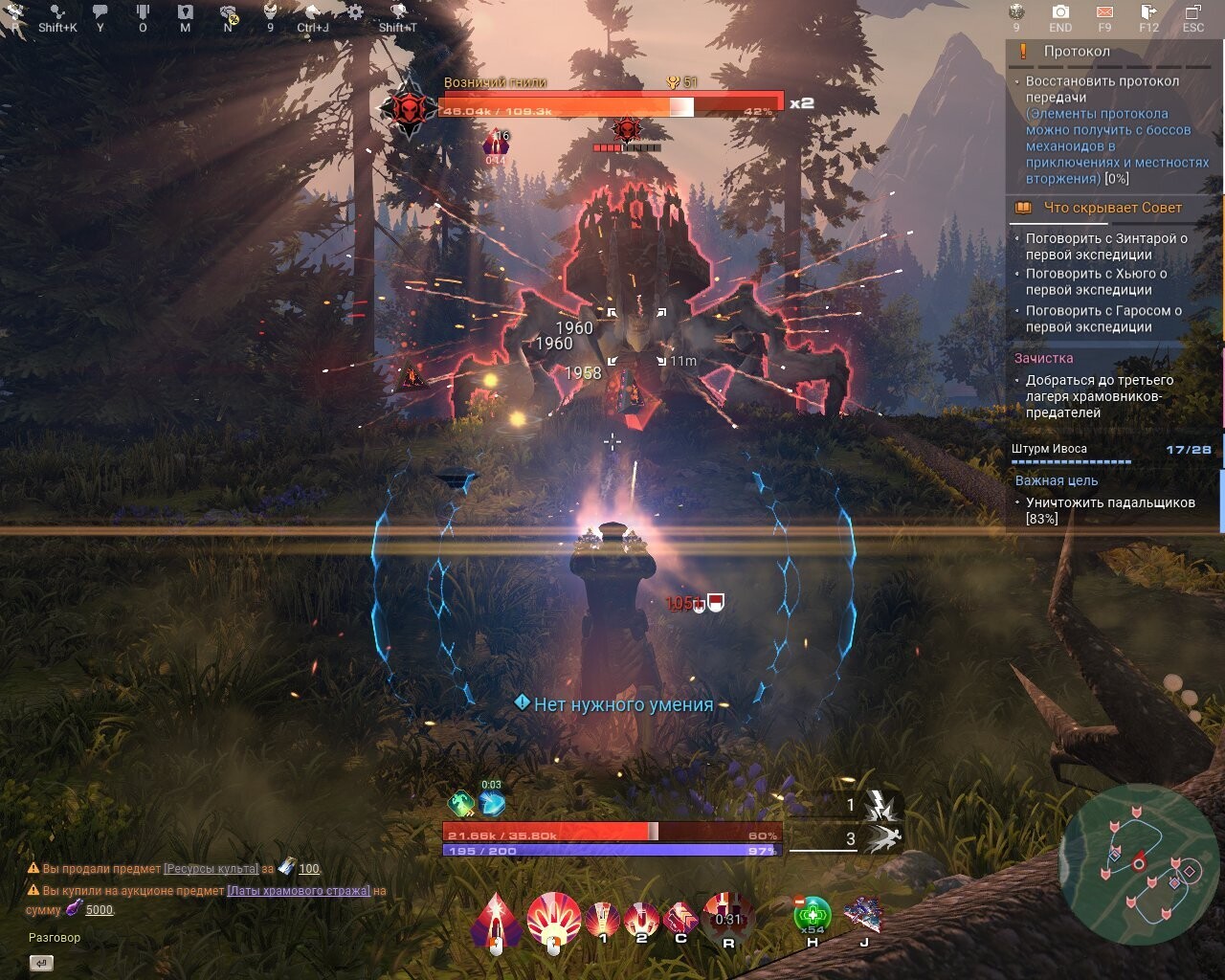1225x980 pixels.
Task: Select the Зачистка objective title
Action: 1043,358
